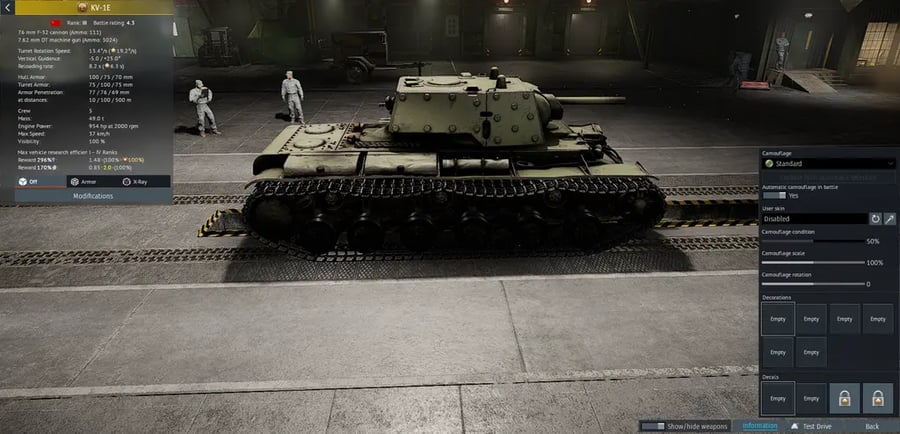The height and width of the screenshot is (434, 900).
Task: Open the Information link
Action: [760, 426]
